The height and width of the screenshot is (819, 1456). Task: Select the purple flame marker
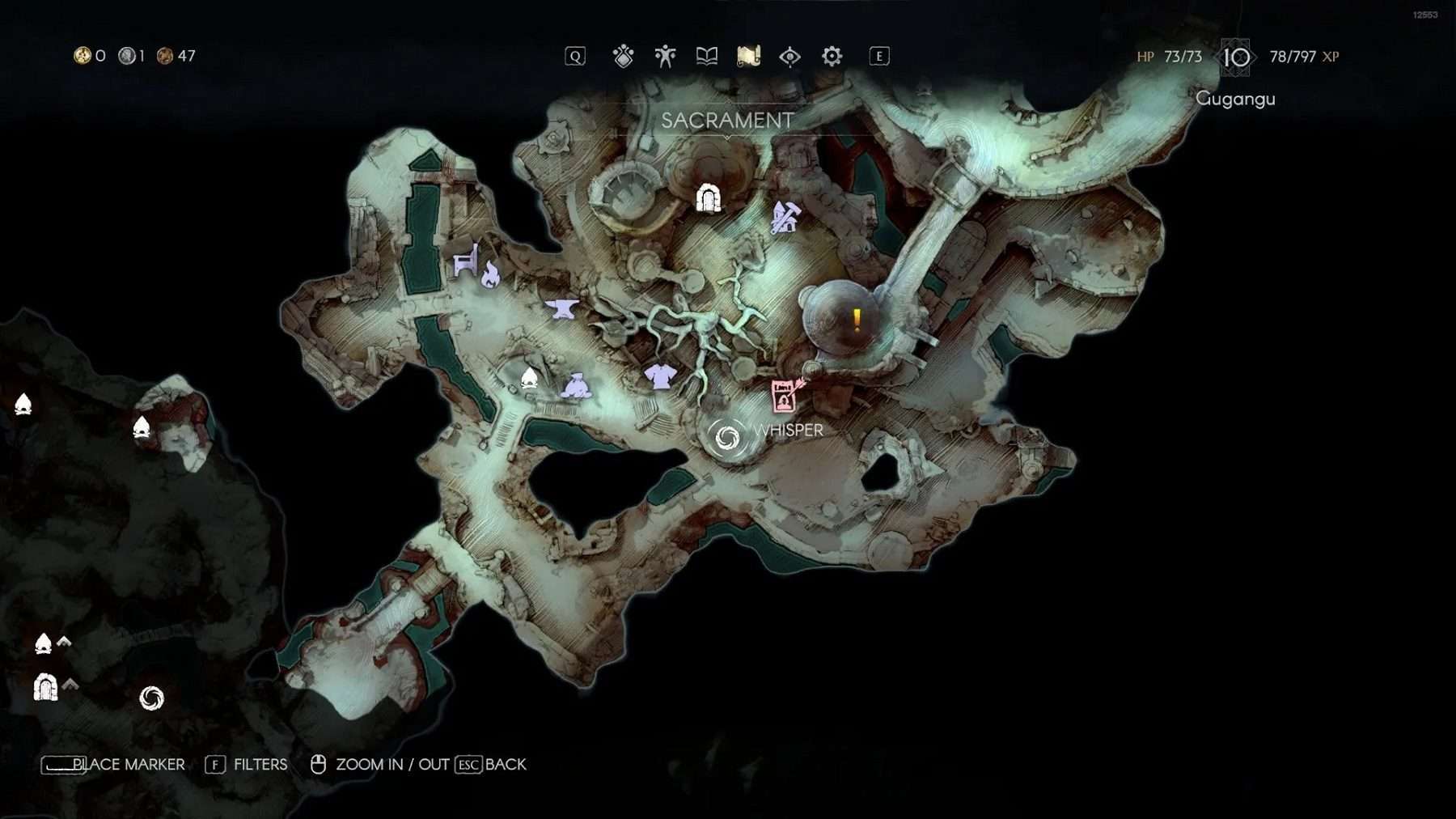(490, 275)
